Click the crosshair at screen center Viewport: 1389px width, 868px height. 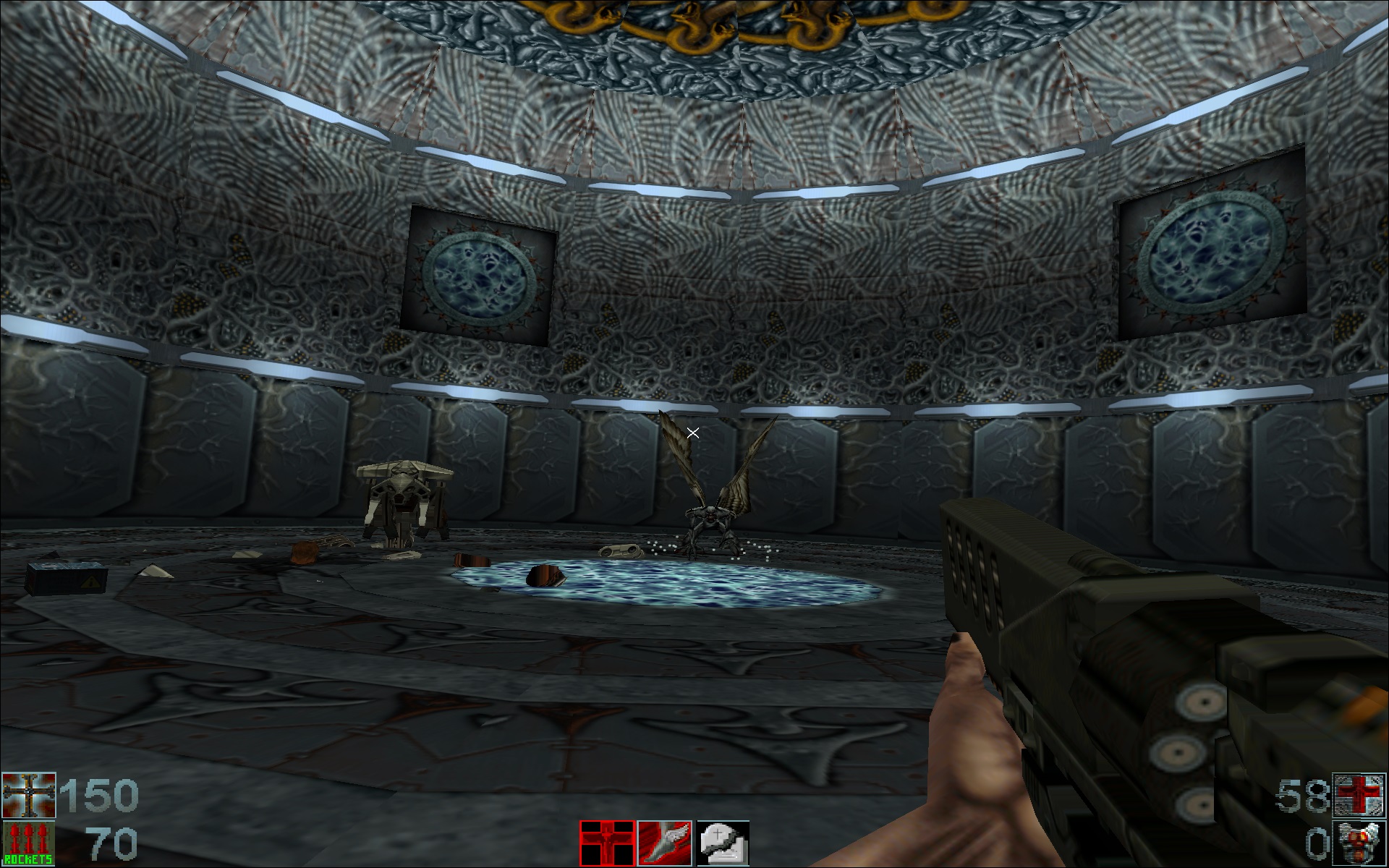coord(693,432)
